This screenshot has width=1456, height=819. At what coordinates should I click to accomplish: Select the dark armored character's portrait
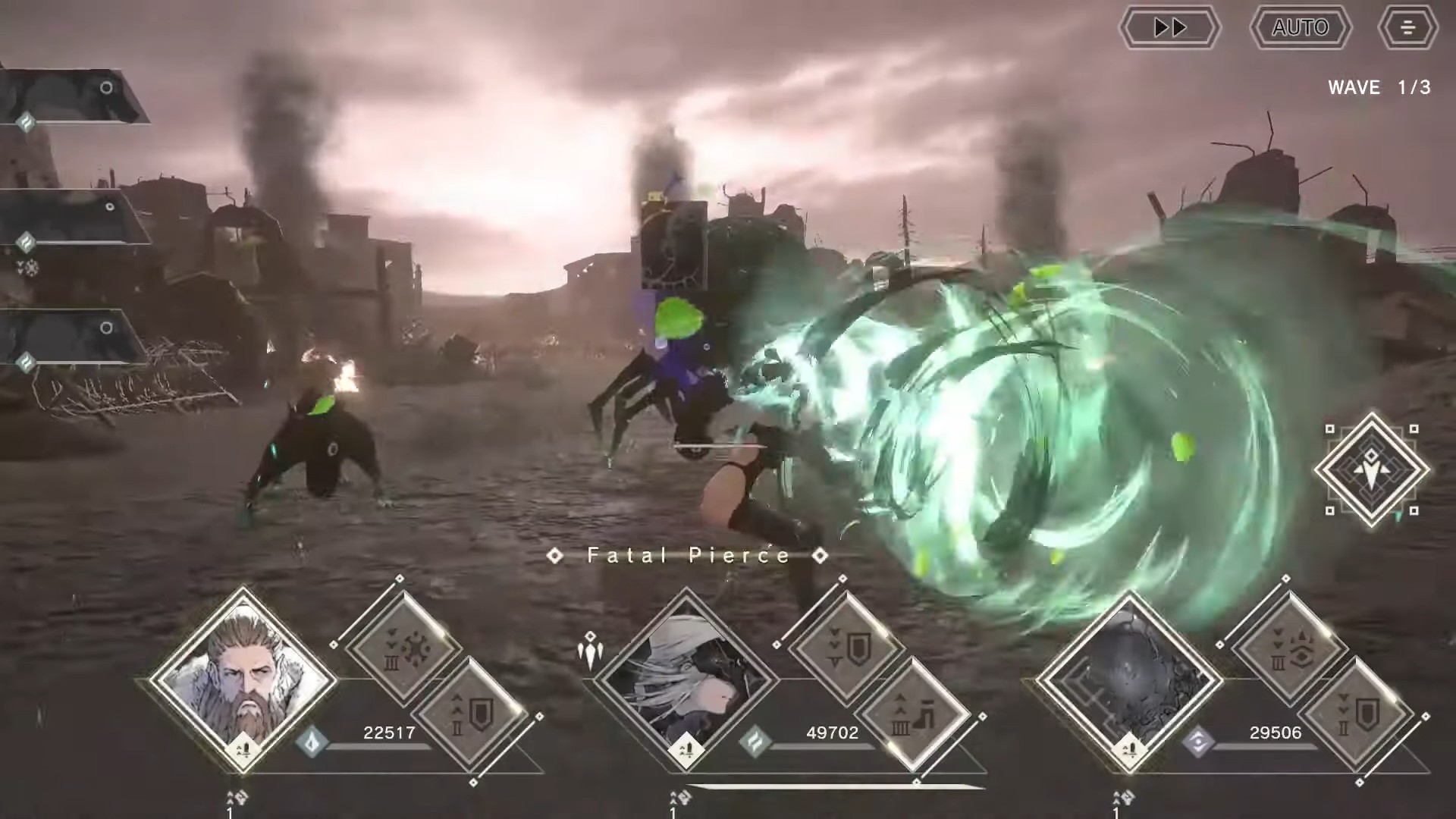pyautogui.click(x=1129, y=679)
